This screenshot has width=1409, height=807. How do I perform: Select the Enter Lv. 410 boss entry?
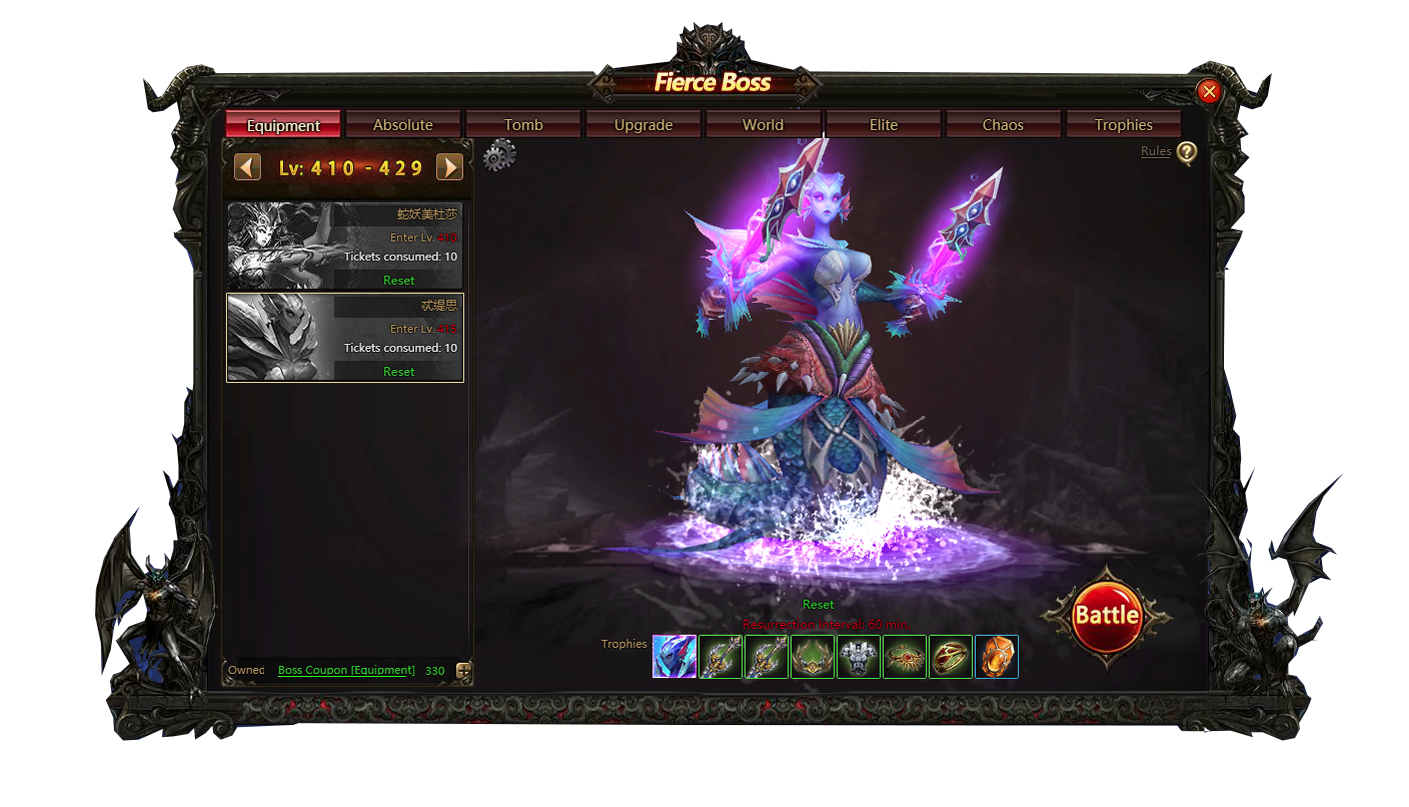tap(345, 246)
